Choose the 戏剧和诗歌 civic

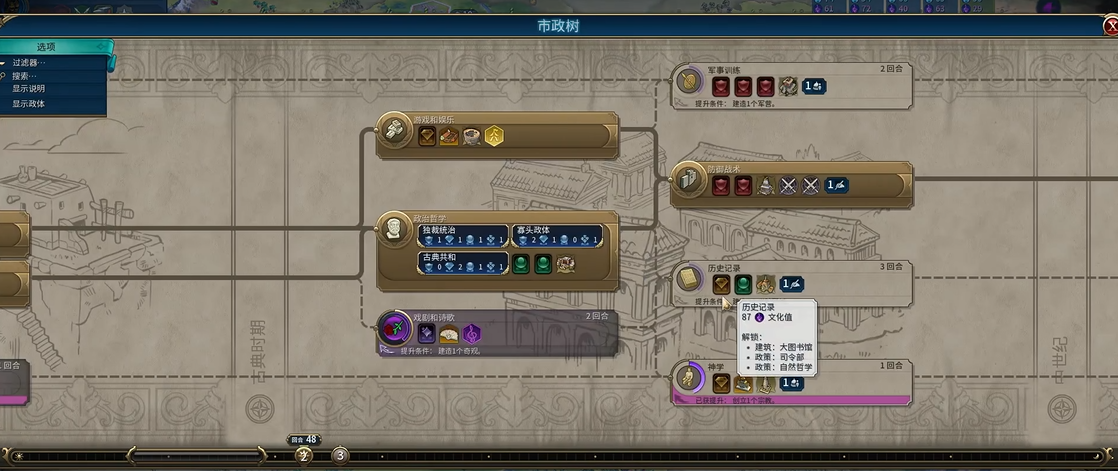tap(392, 328)
